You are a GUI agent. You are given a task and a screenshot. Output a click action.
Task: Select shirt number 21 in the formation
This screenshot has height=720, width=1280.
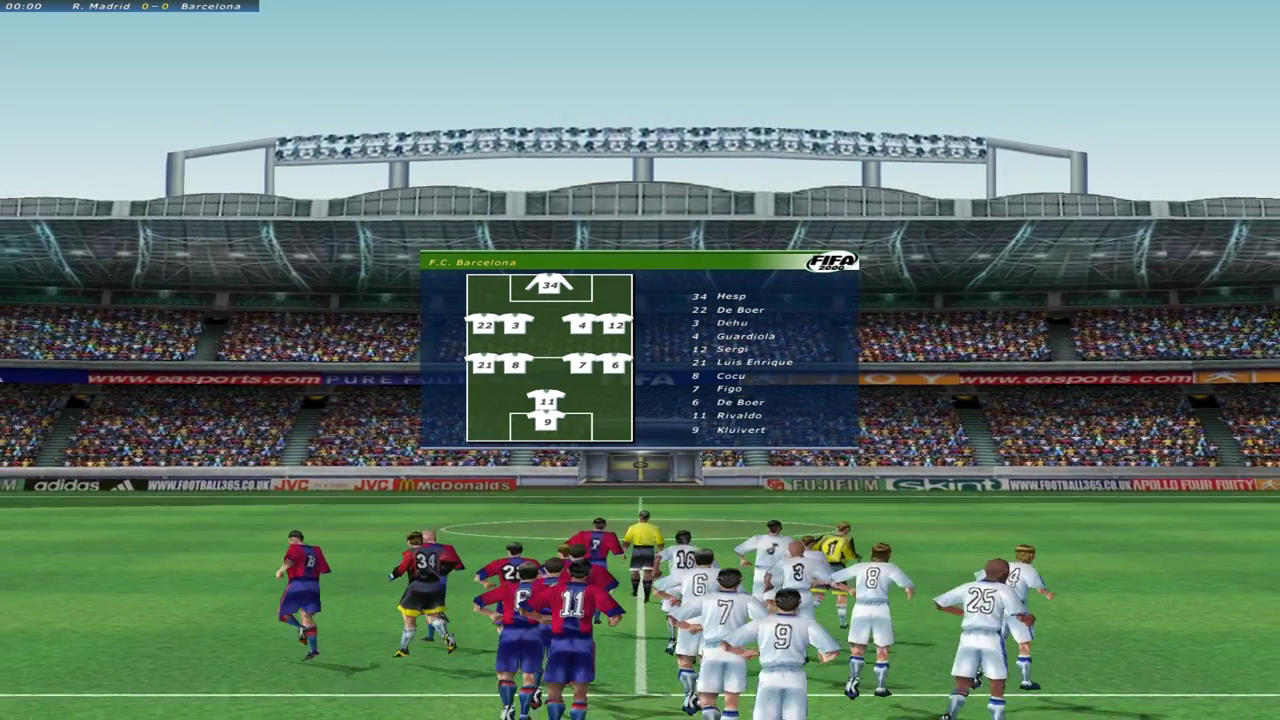click(x=484, y=365)
